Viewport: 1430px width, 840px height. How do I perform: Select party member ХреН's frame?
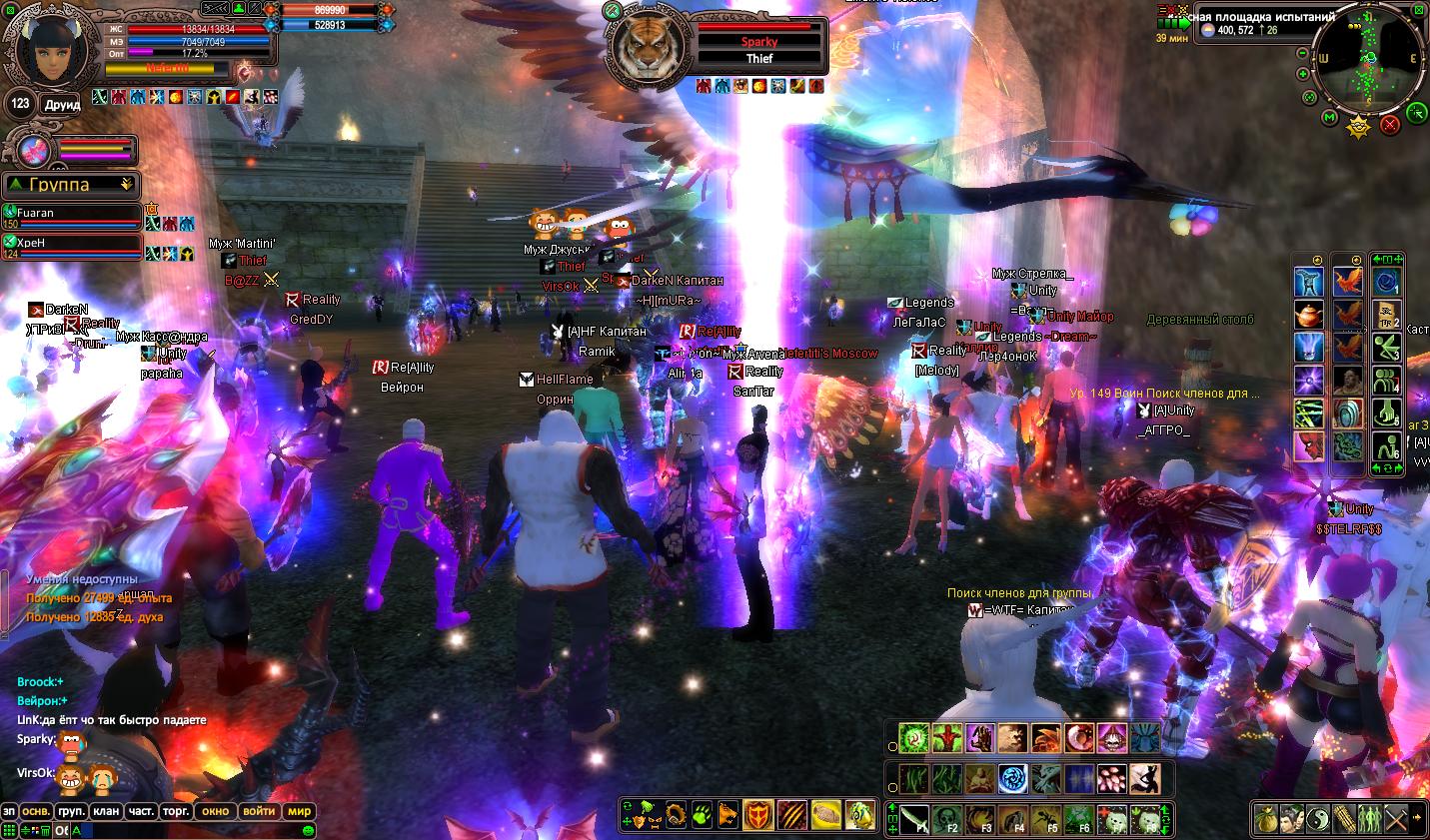pyautogui.click(x=72, y=245)
